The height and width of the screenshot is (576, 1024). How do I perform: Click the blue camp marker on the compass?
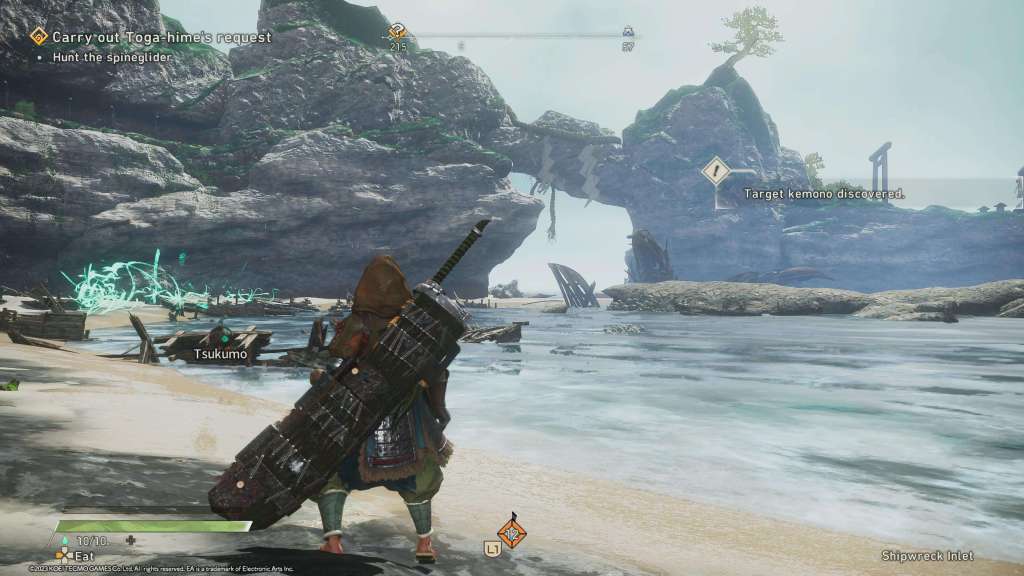coord(628,31)
